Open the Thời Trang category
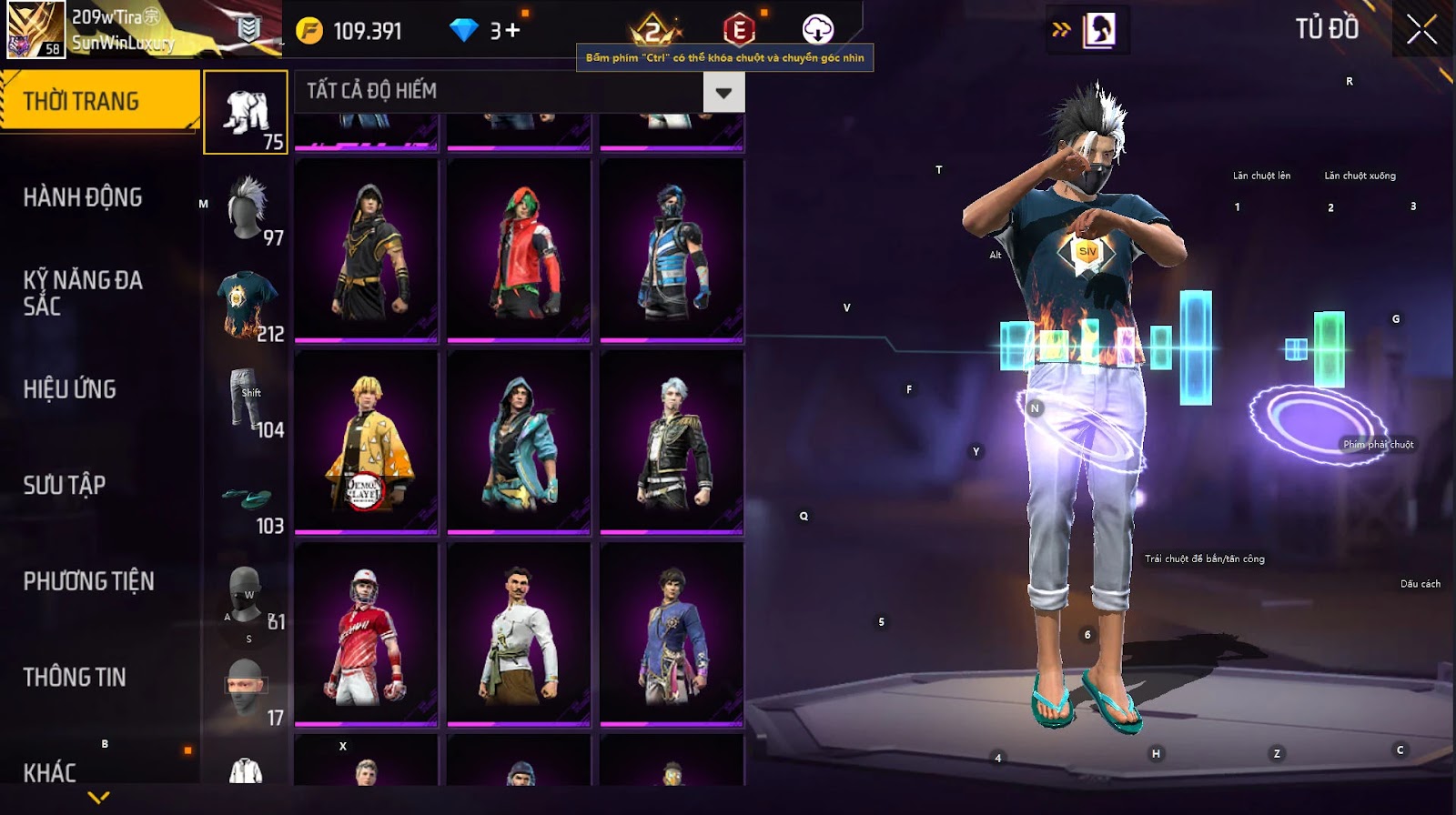 pos(98,101)
